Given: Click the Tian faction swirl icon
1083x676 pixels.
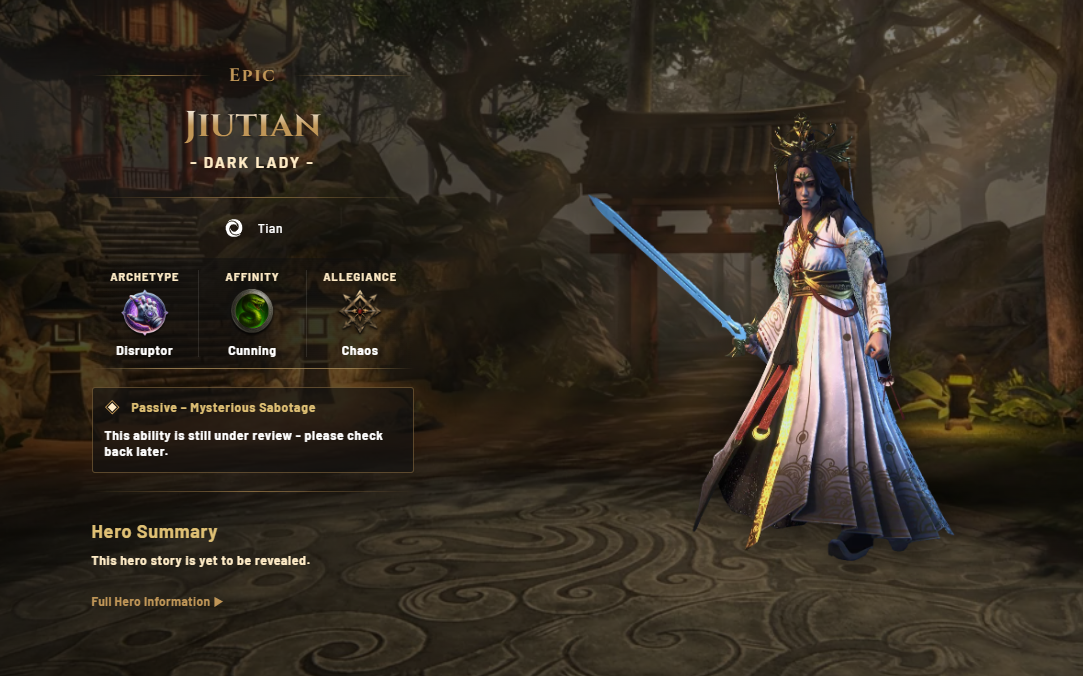Looking at the screenshot, I should (x=234, y=229).
